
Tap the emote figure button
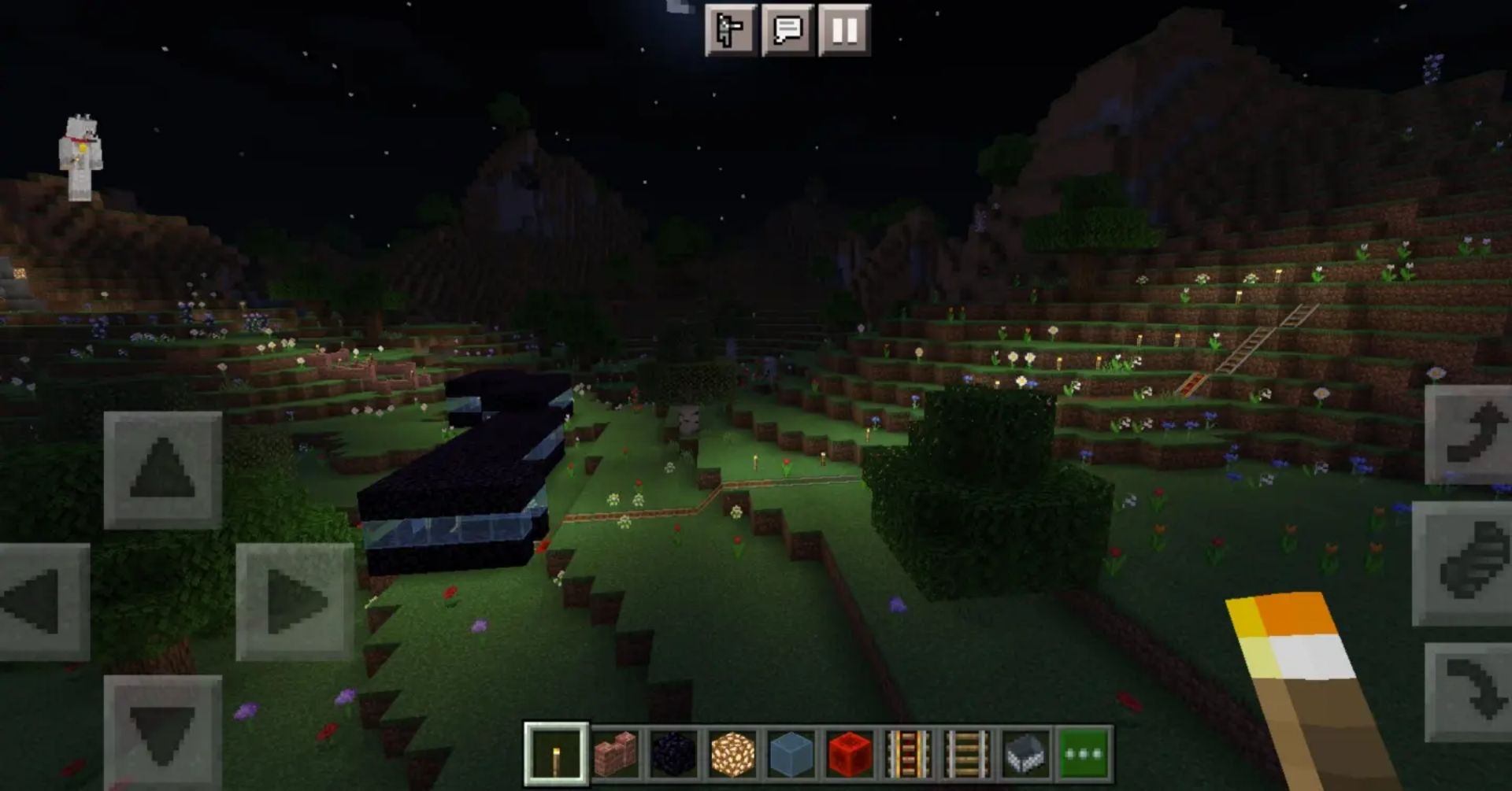point(730,30)
